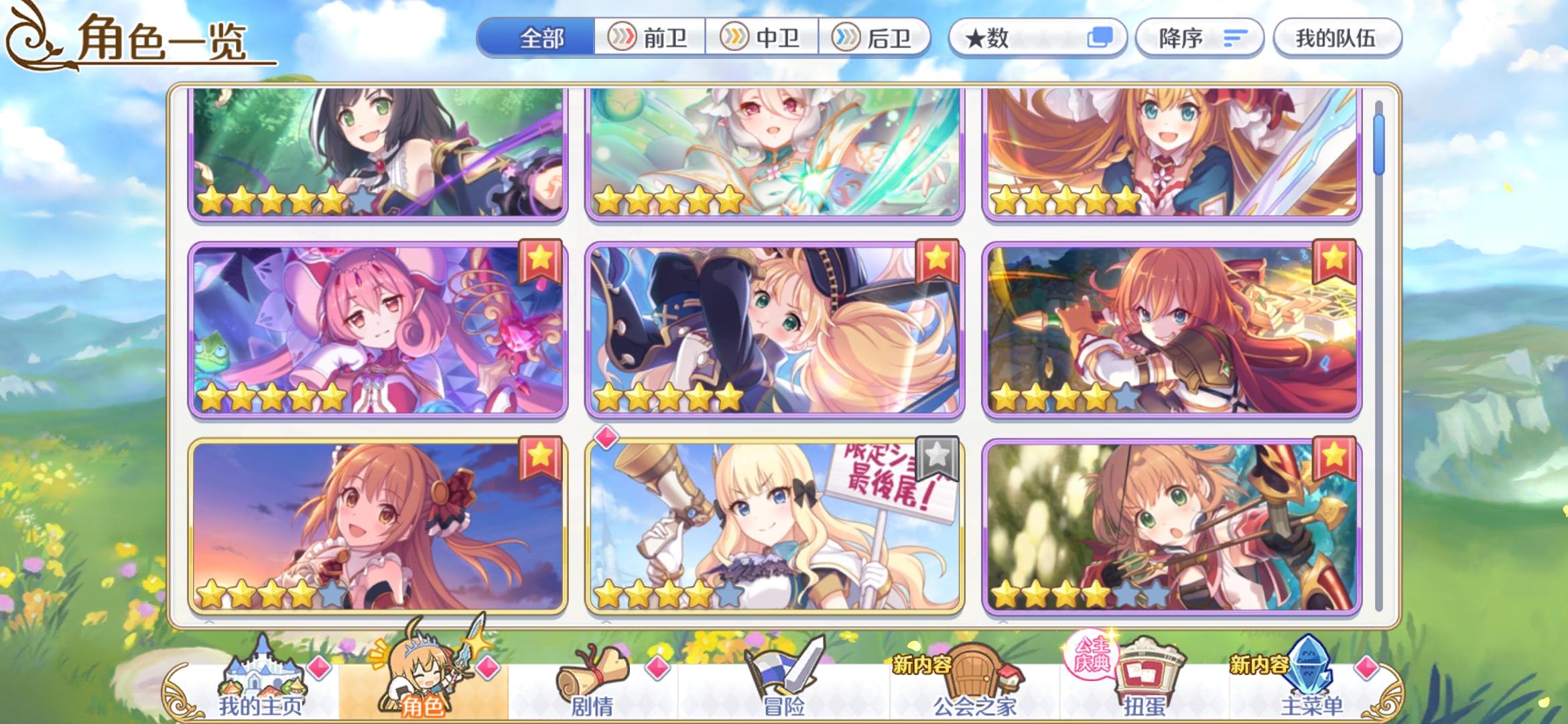
Task: Open the ★数 star filter selector
Action: [1038, 38]
